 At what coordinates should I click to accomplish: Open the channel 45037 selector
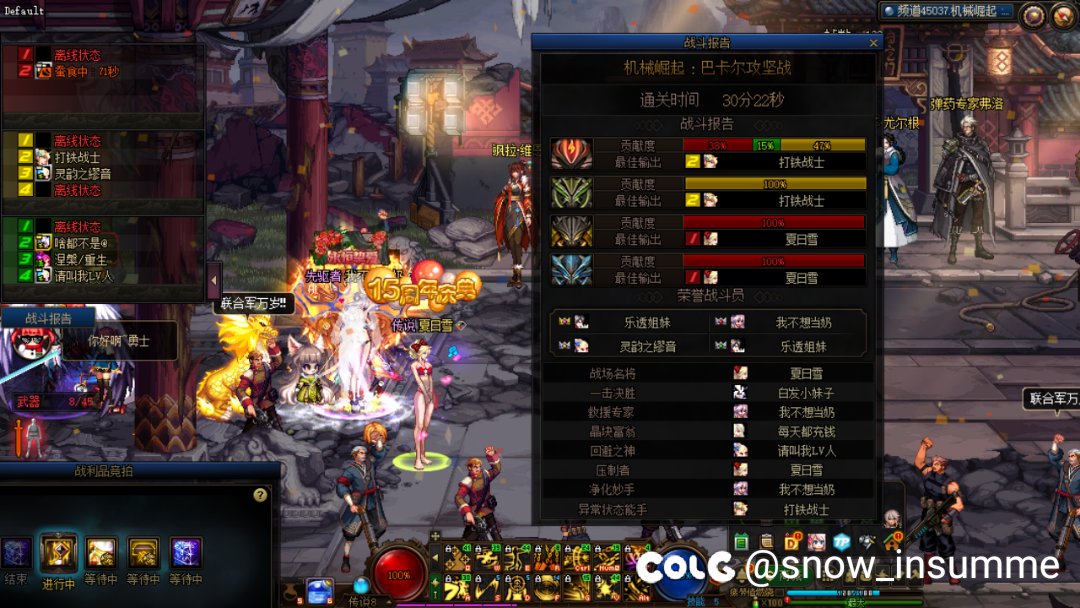coord(946,12)
